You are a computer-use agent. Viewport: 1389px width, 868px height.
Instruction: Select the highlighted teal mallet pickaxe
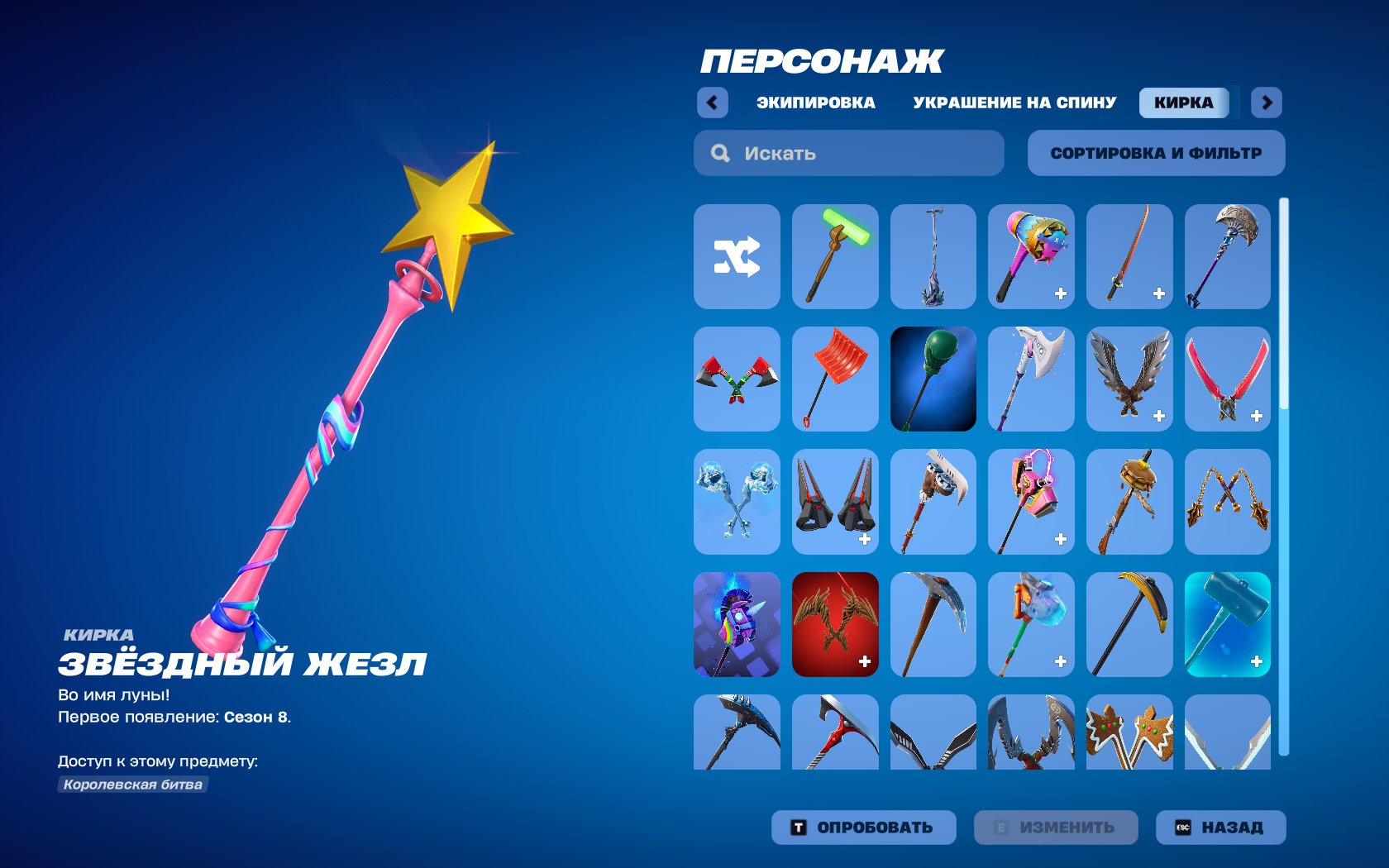coord(1228,625)
